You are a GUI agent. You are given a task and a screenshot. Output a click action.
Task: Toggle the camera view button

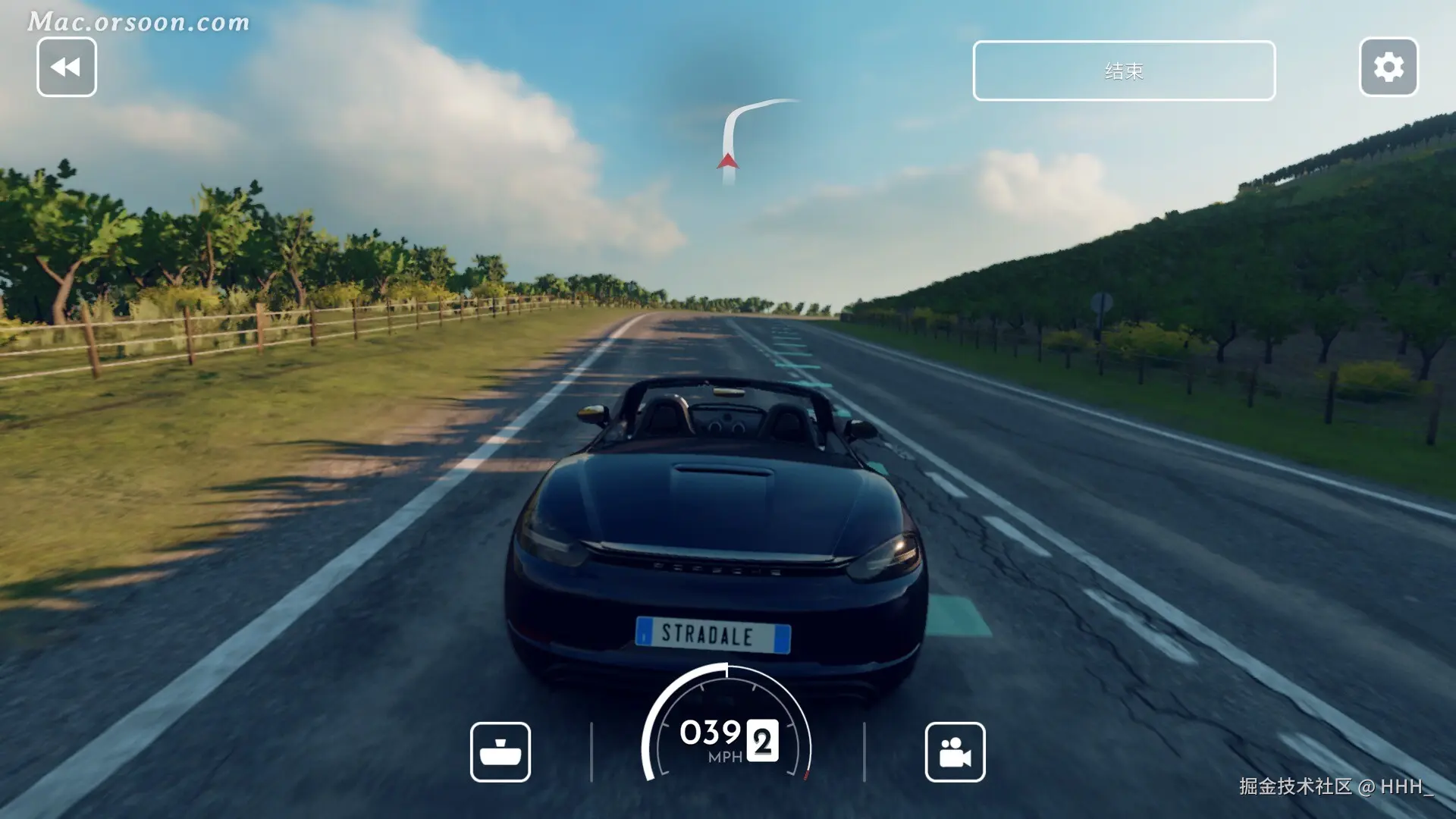(955, 752)
